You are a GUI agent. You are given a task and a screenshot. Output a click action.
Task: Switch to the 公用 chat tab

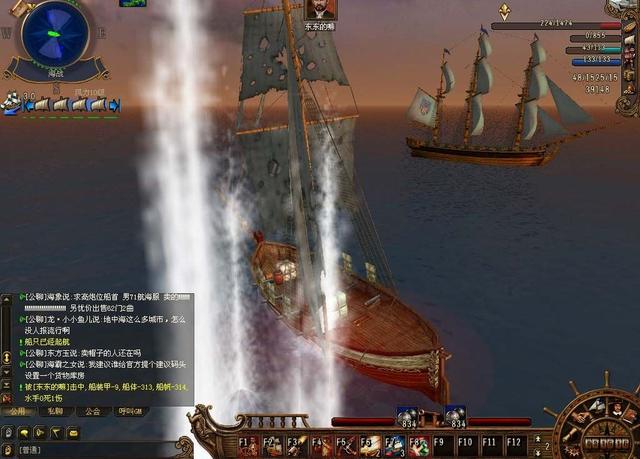pyautogui.click(x=19, y=411)
